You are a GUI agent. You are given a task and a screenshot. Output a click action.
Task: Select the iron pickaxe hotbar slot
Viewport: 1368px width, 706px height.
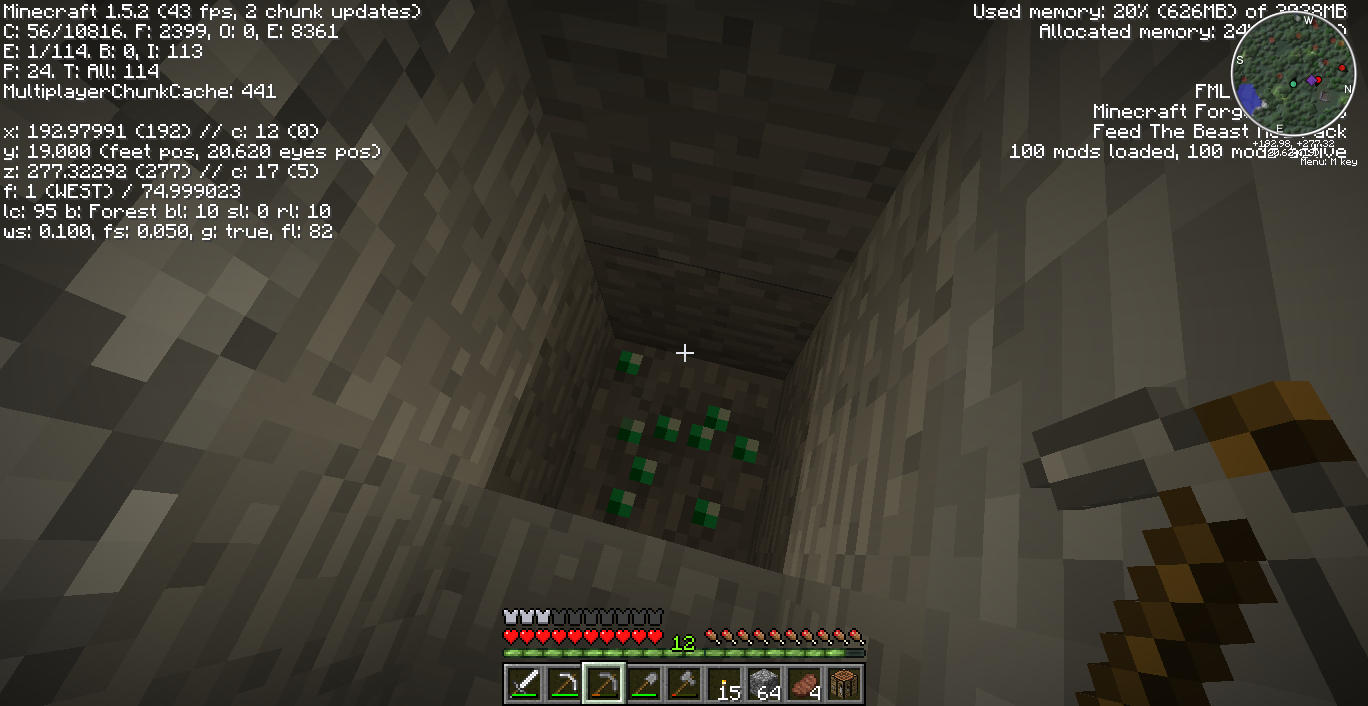click(564, 684)
